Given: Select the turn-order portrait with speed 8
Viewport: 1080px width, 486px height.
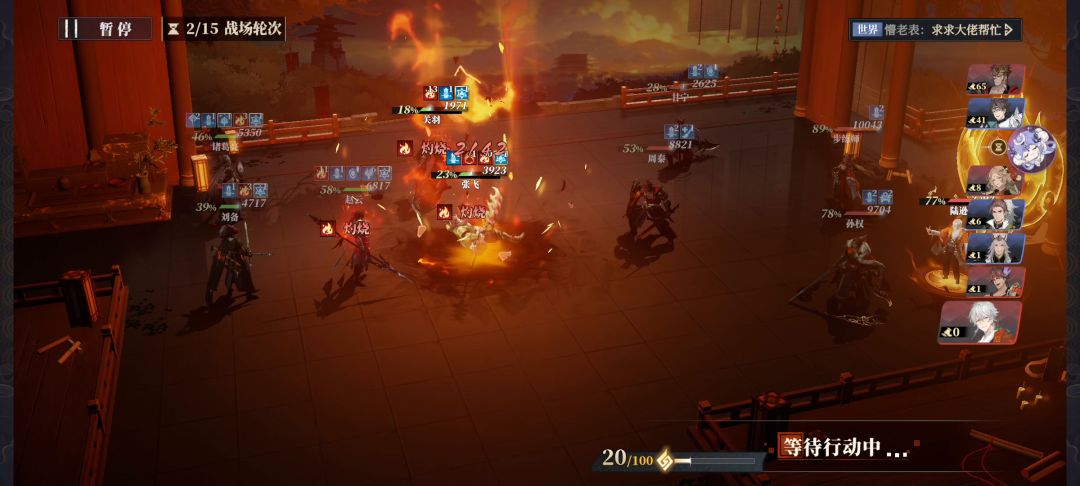Looking at the screenshot, I should point(994,181).
